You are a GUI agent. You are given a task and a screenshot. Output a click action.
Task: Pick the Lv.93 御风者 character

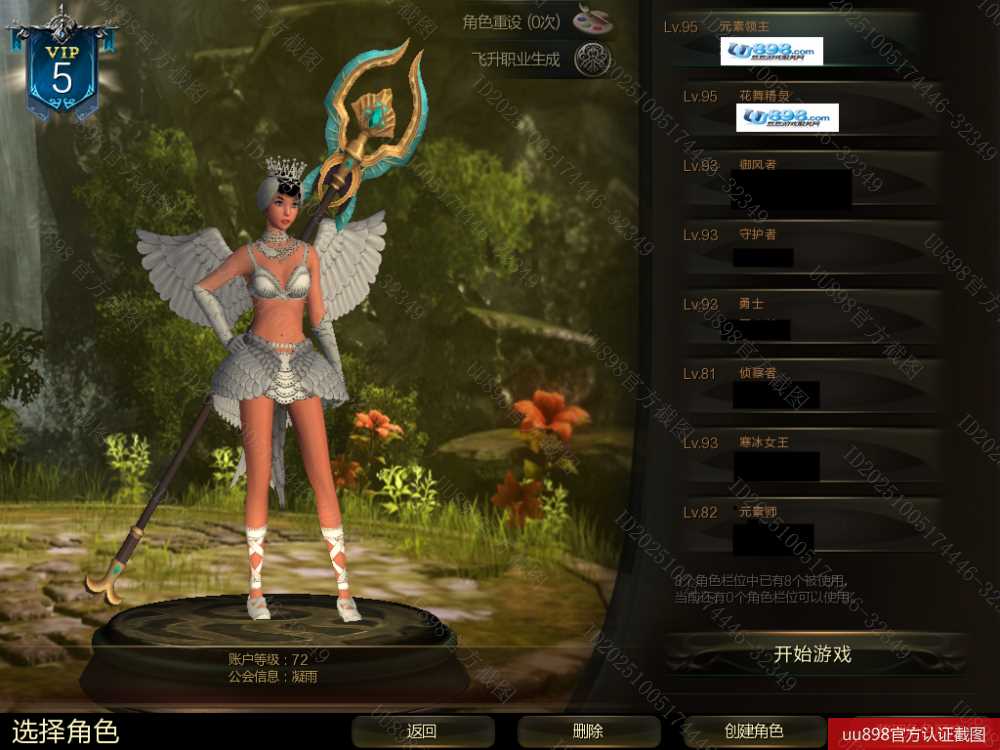click(800, 178)
